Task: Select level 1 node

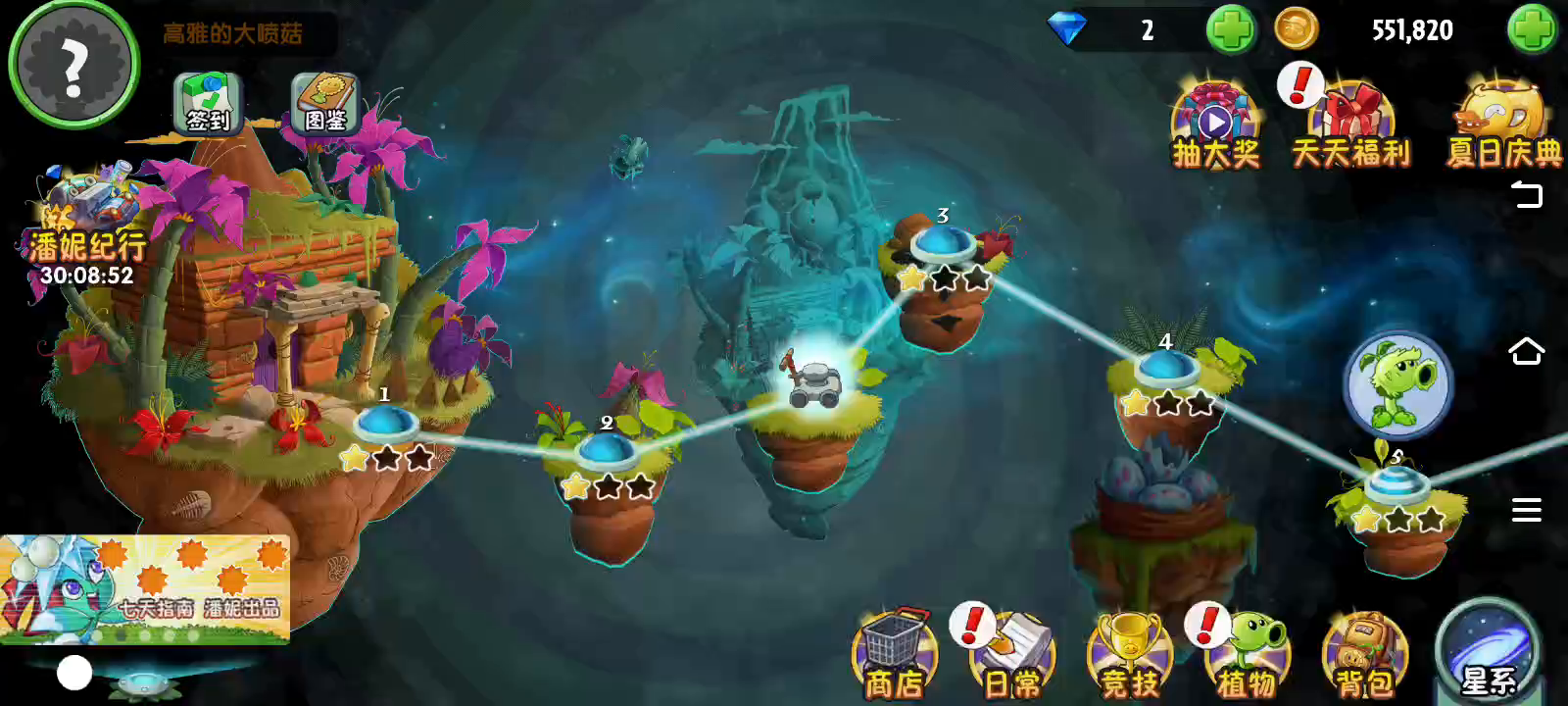Action: coord(386,425)
